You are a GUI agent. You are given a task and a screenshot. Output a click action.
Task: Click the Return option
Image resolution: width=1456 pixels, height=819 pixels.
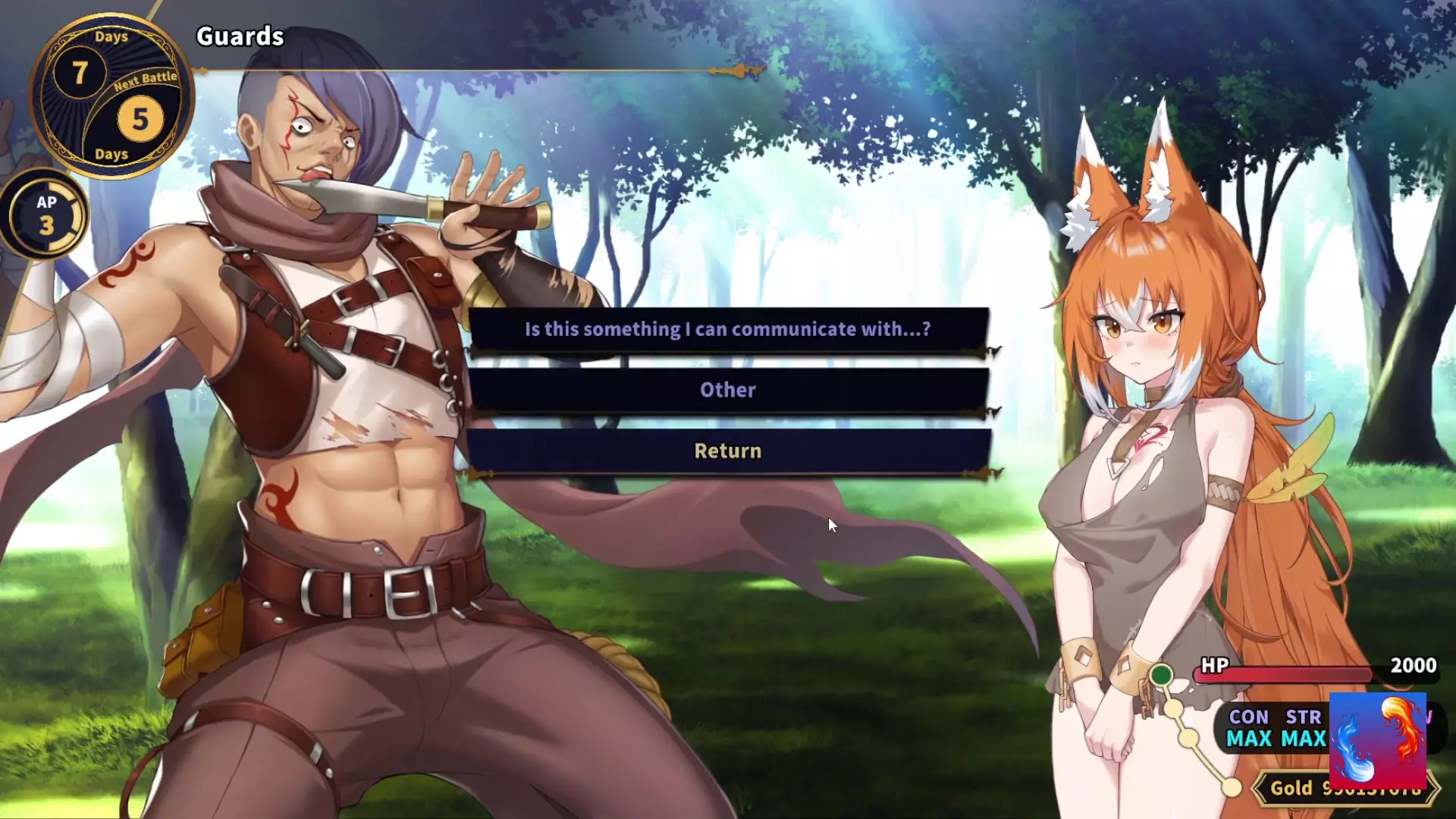click(x=728, y=451)
